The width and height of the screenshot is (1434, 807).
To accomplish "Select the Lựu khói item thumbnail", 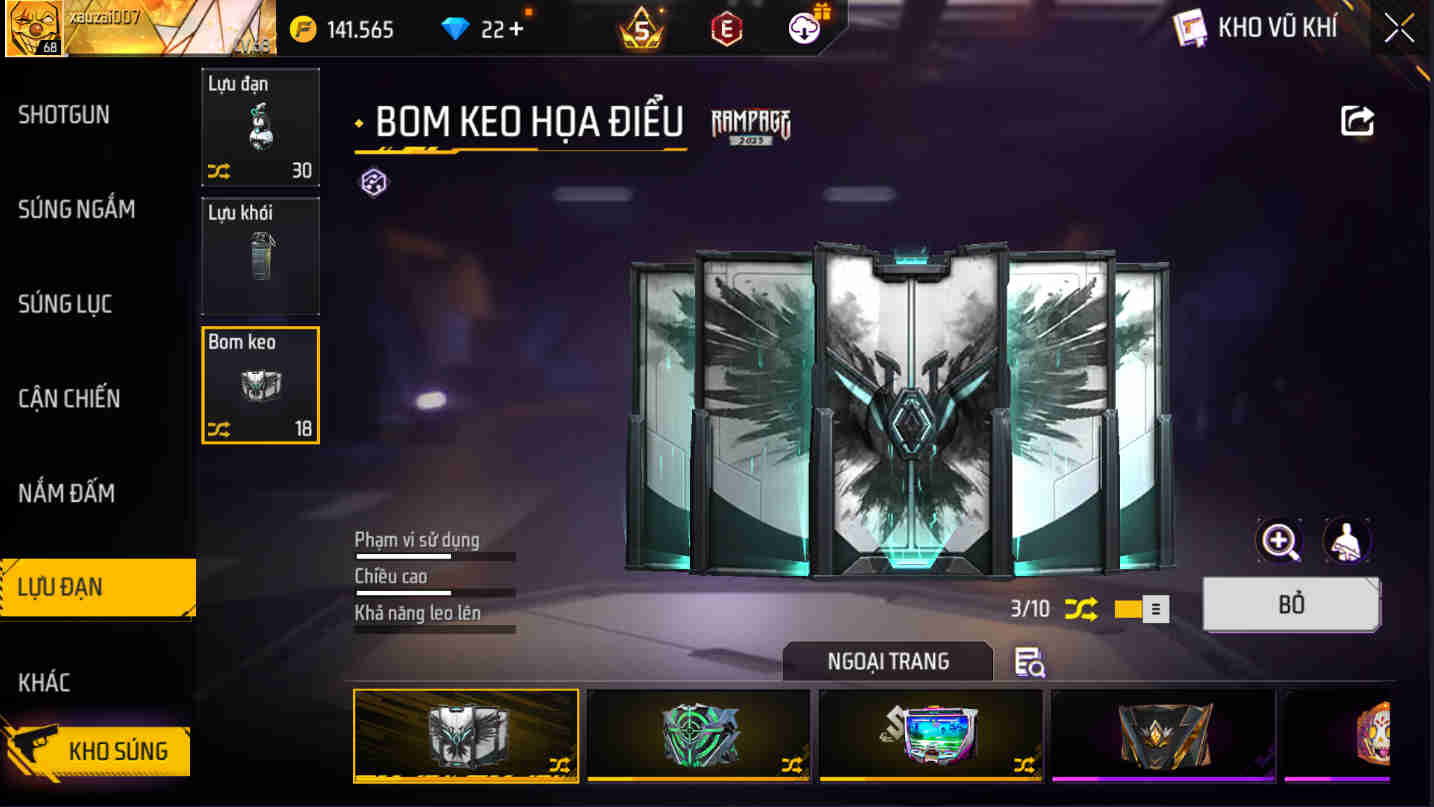I will 260,256.
